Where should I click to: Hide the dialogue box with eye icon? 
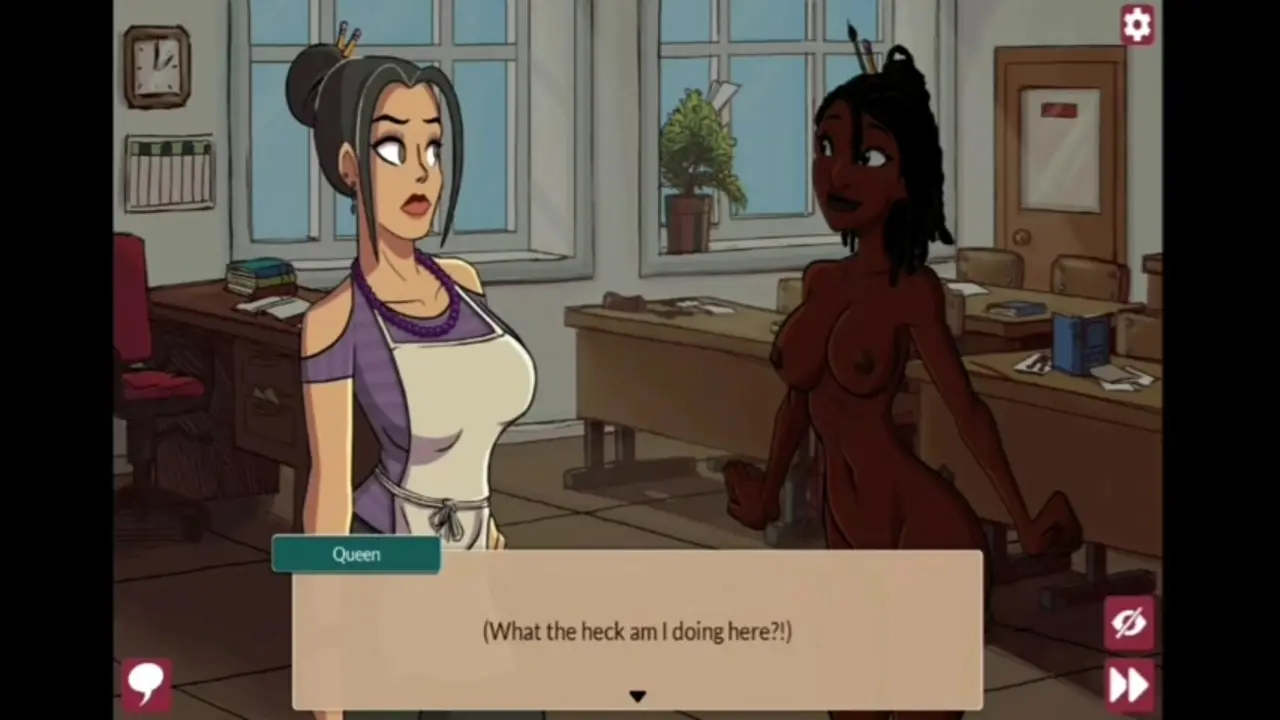[x=1129, y=623]
